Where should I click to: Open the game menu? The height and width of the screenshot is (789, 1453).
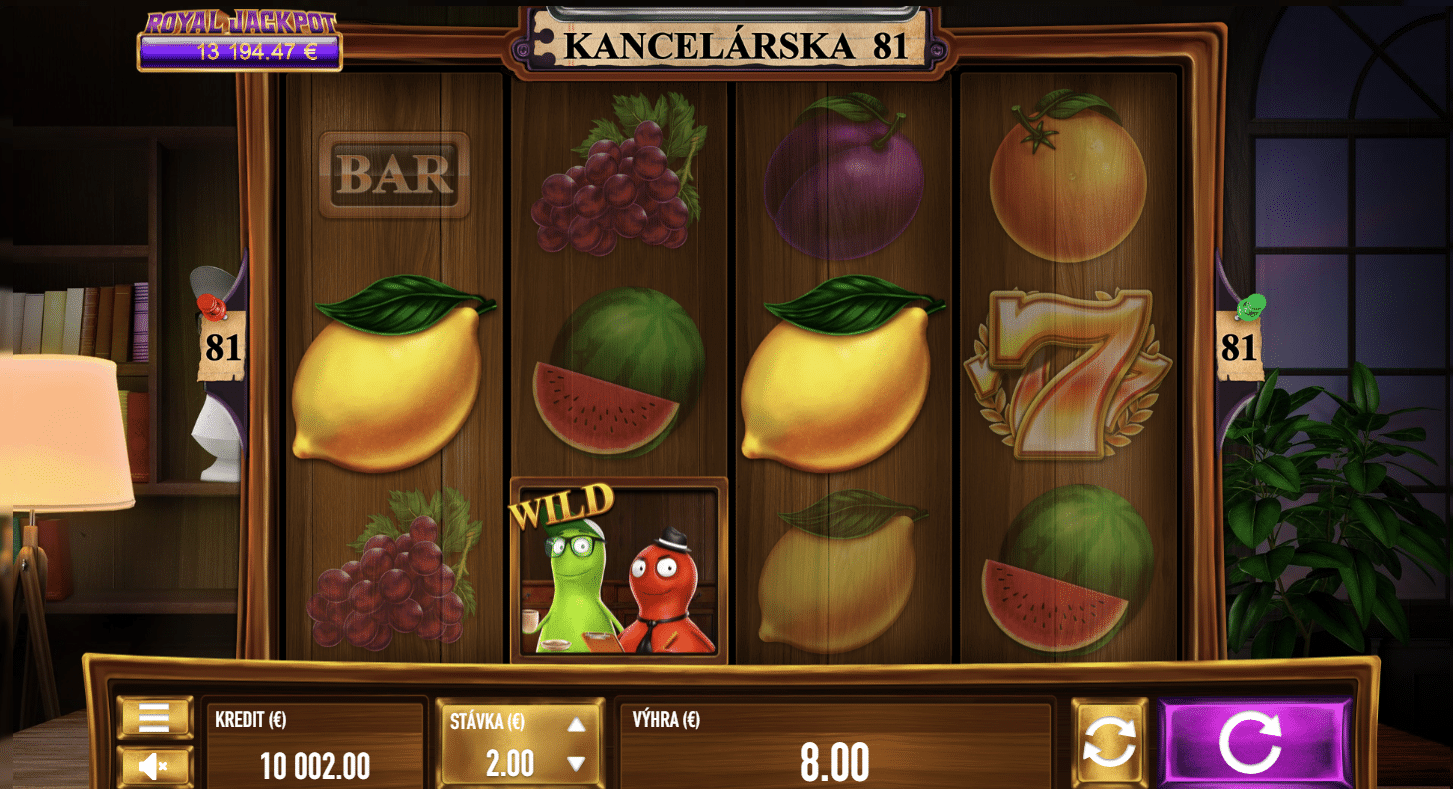coord(156,717)
